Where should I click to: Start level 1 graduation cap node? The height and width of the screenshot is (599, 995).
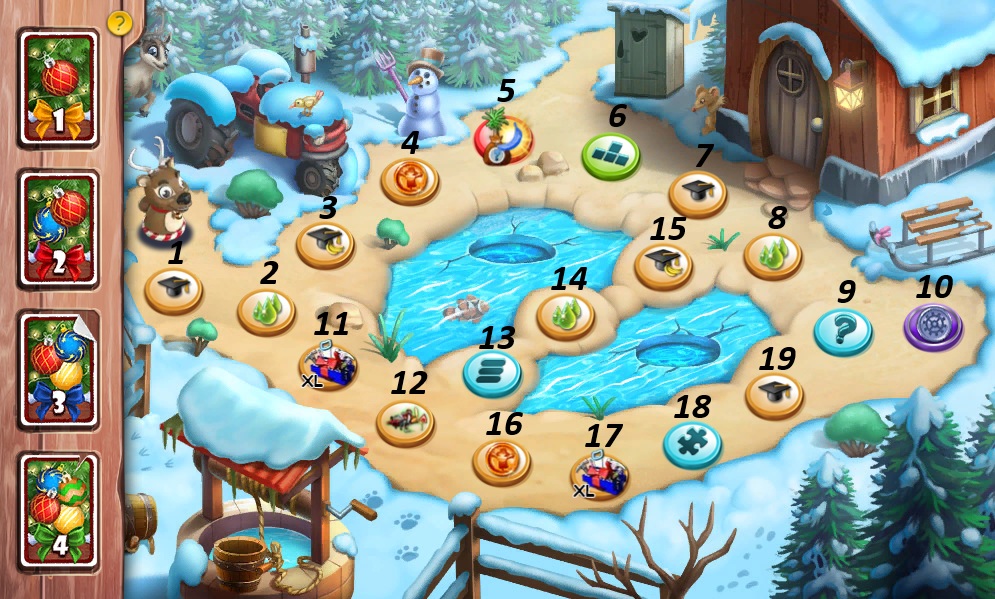click(x=174, y=291)
